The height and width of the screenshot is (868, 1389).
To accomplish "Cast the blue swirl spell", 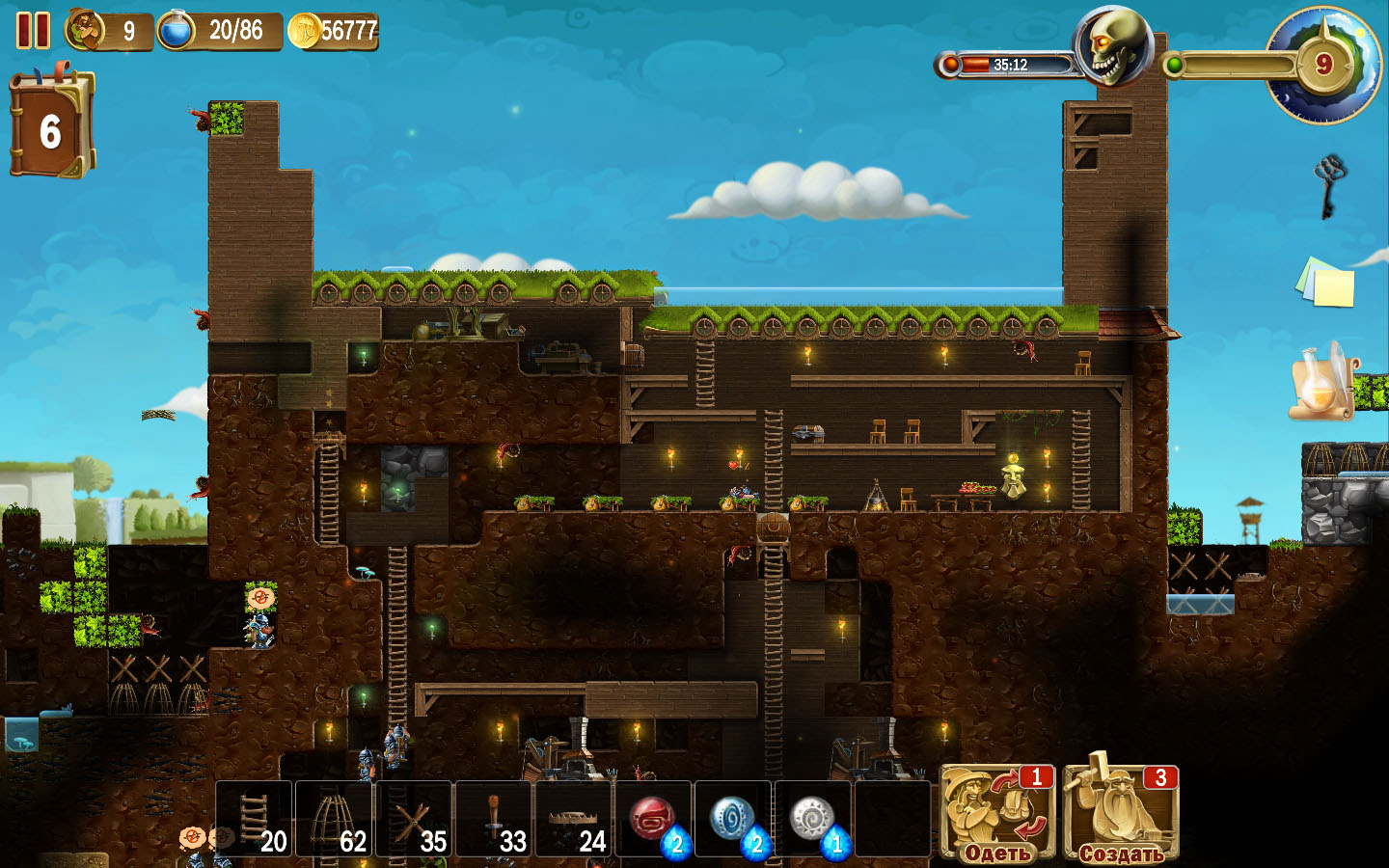I will pyautogui.click(x=734, y=820).
